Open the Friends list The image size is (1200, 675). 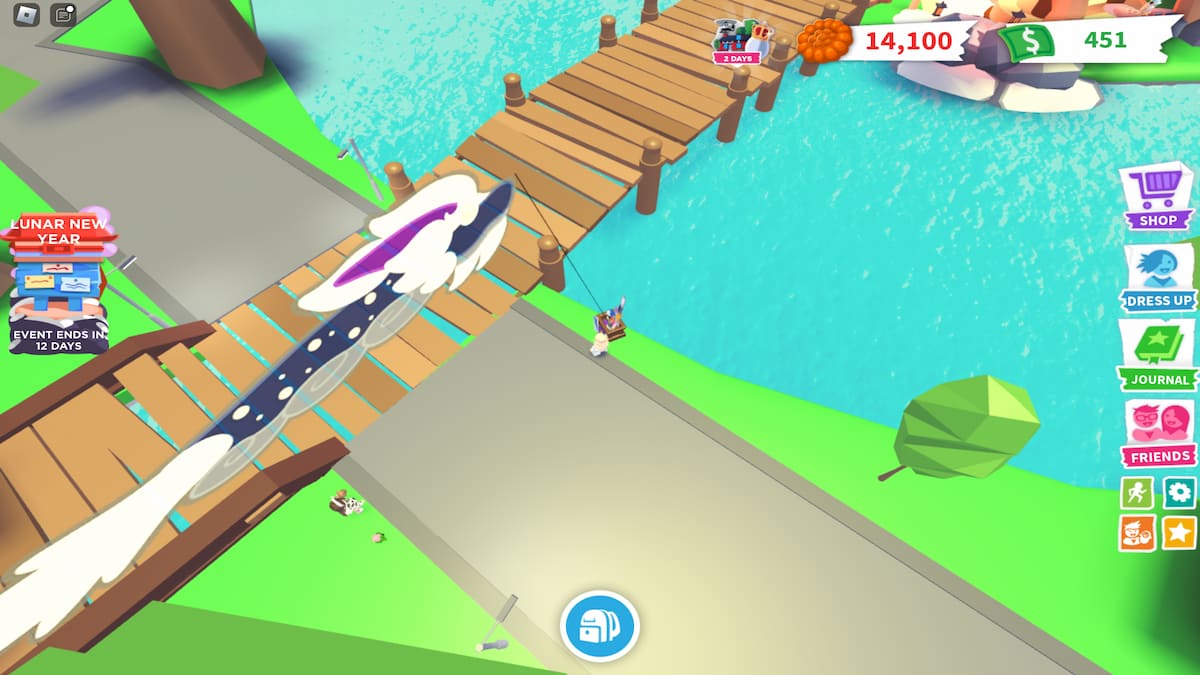tap(1158, 432)
